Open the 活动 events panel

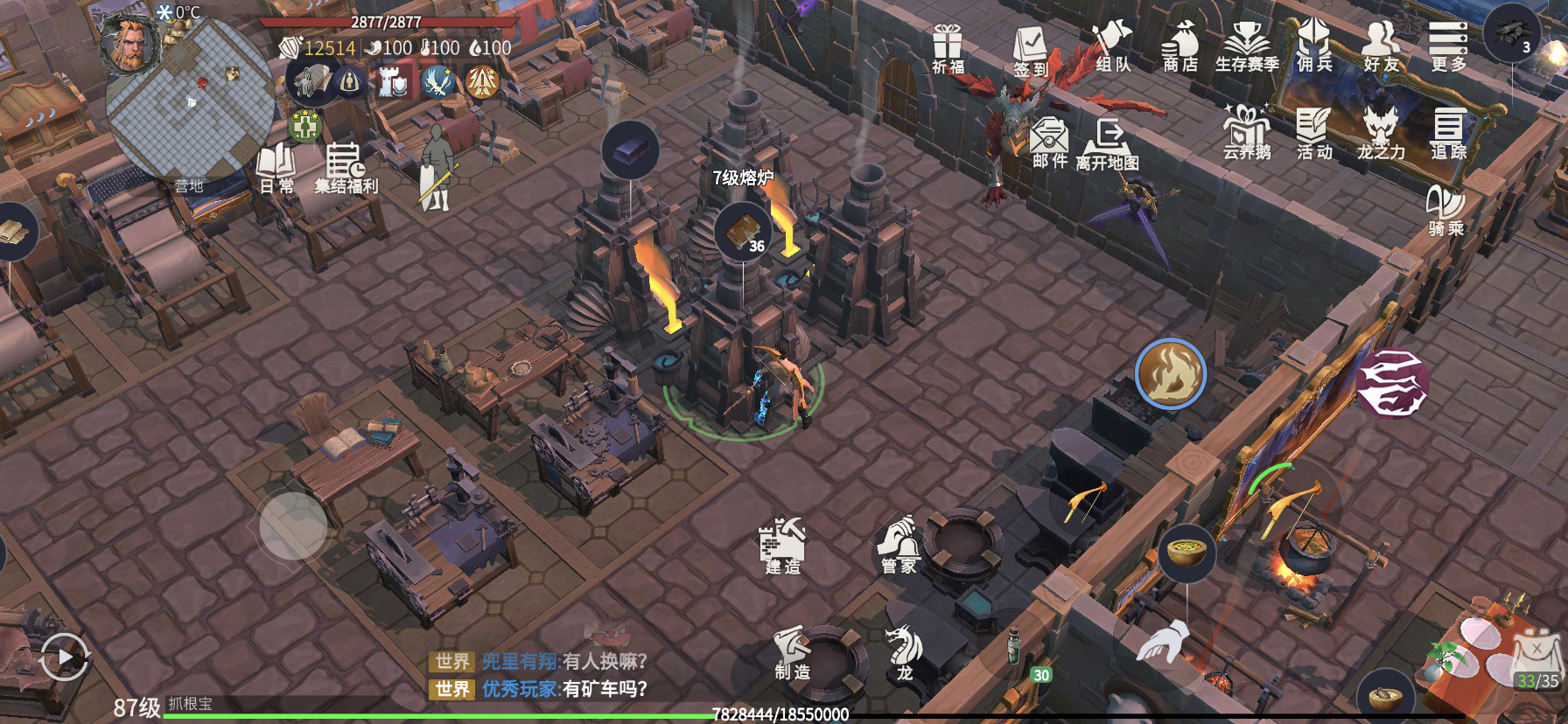point(1313,134)
